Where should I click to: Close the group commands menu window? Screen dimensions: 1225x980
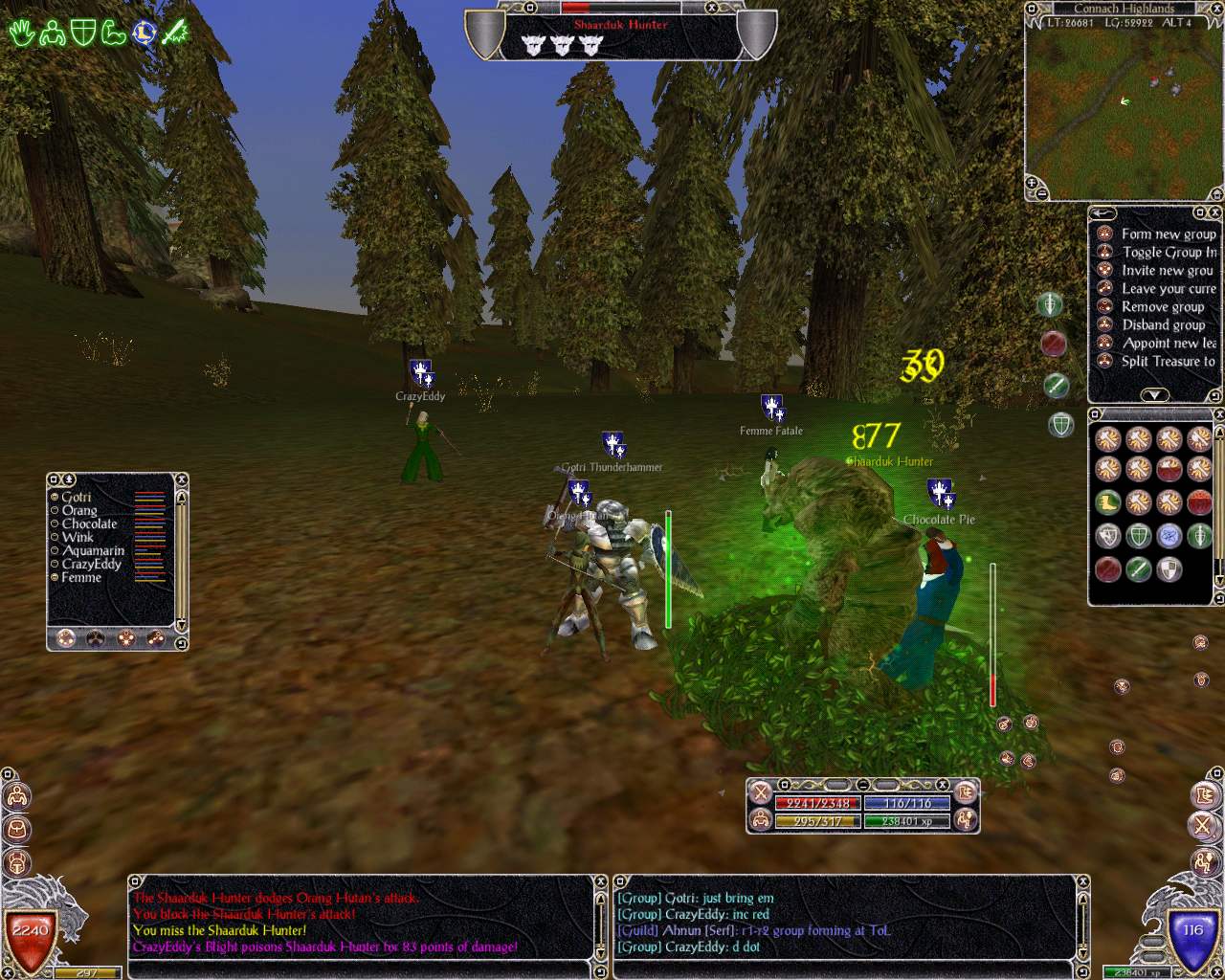[1215, 212]
